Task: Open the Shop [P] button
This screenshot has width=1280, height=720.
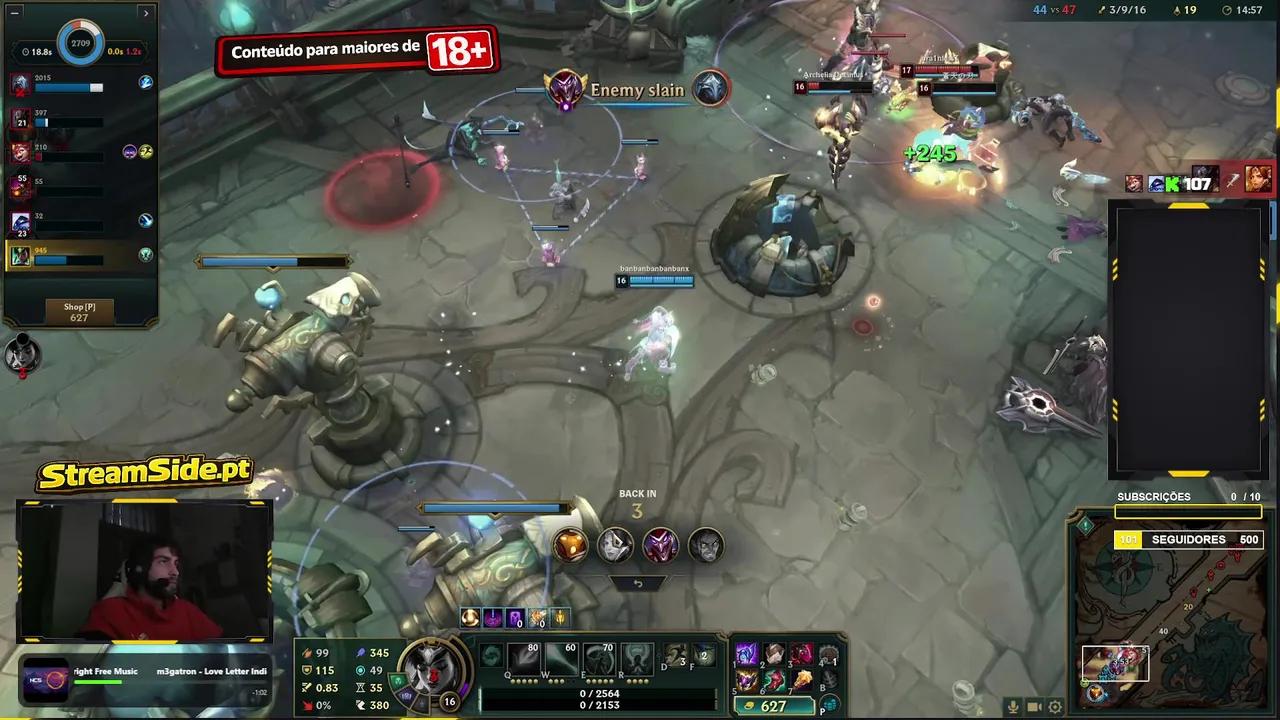Action: tap(79, 312)
